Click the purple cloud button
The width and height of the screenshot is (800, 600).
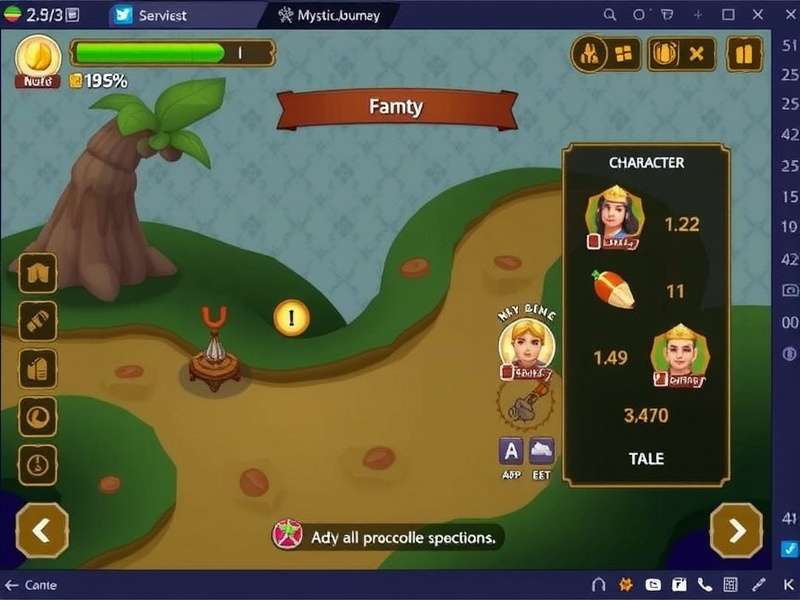[x=541, y=450]
